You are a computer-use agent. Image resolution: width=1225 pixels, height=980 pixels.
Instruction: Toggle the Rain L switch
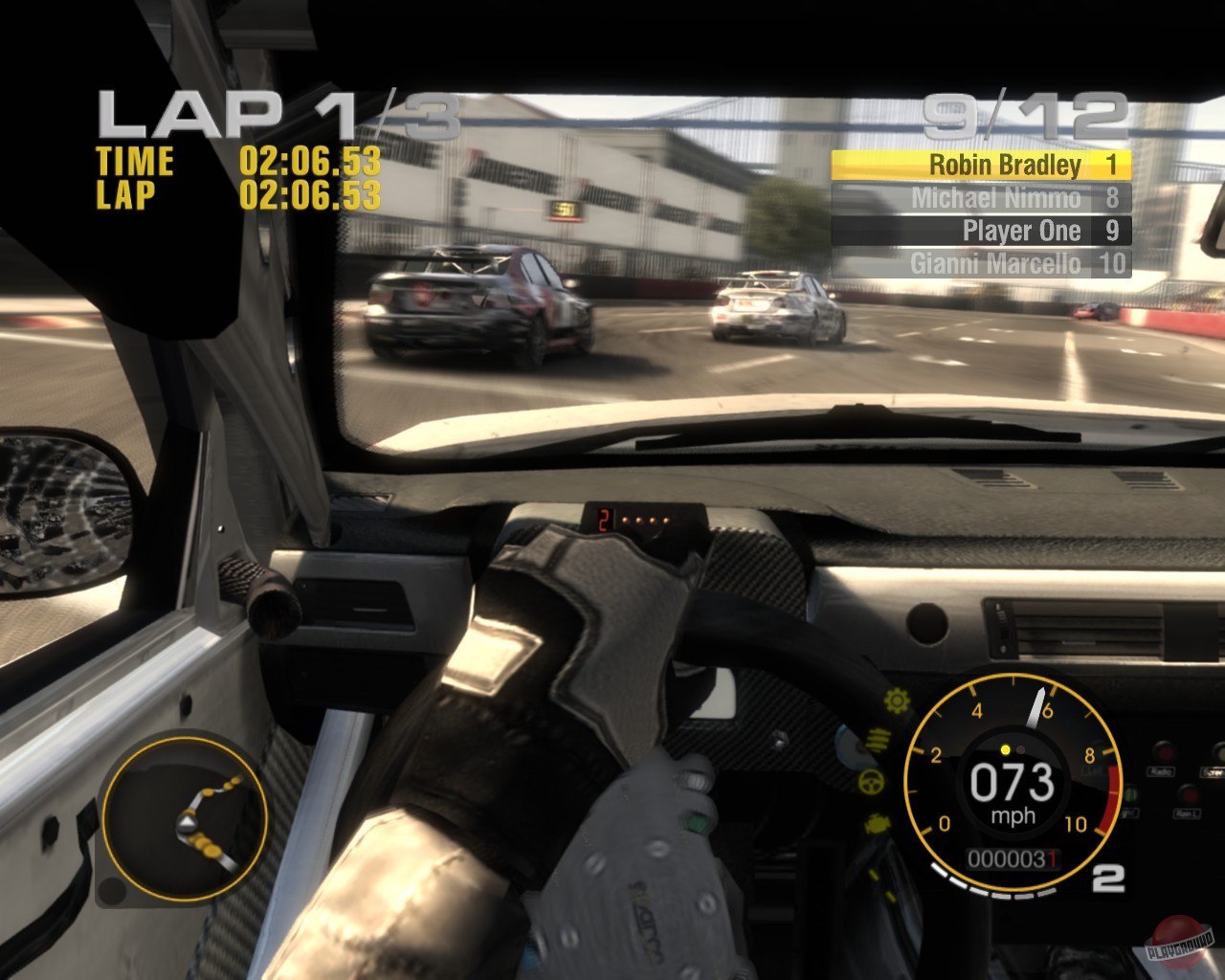click(1189, 795)
